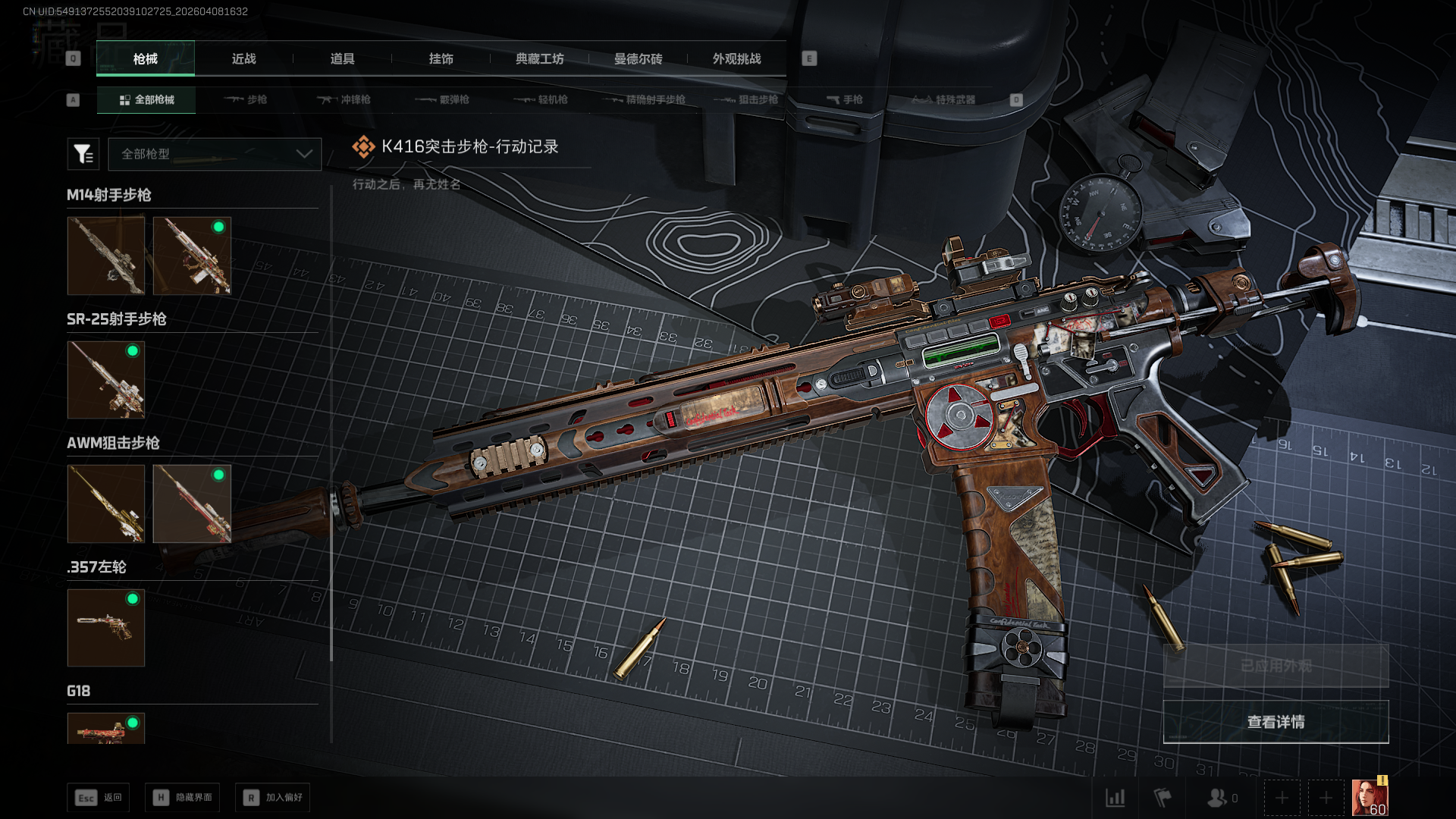Pick the M14 skin with the green marker
The image size is (1456, 819).
coord(192,256)
